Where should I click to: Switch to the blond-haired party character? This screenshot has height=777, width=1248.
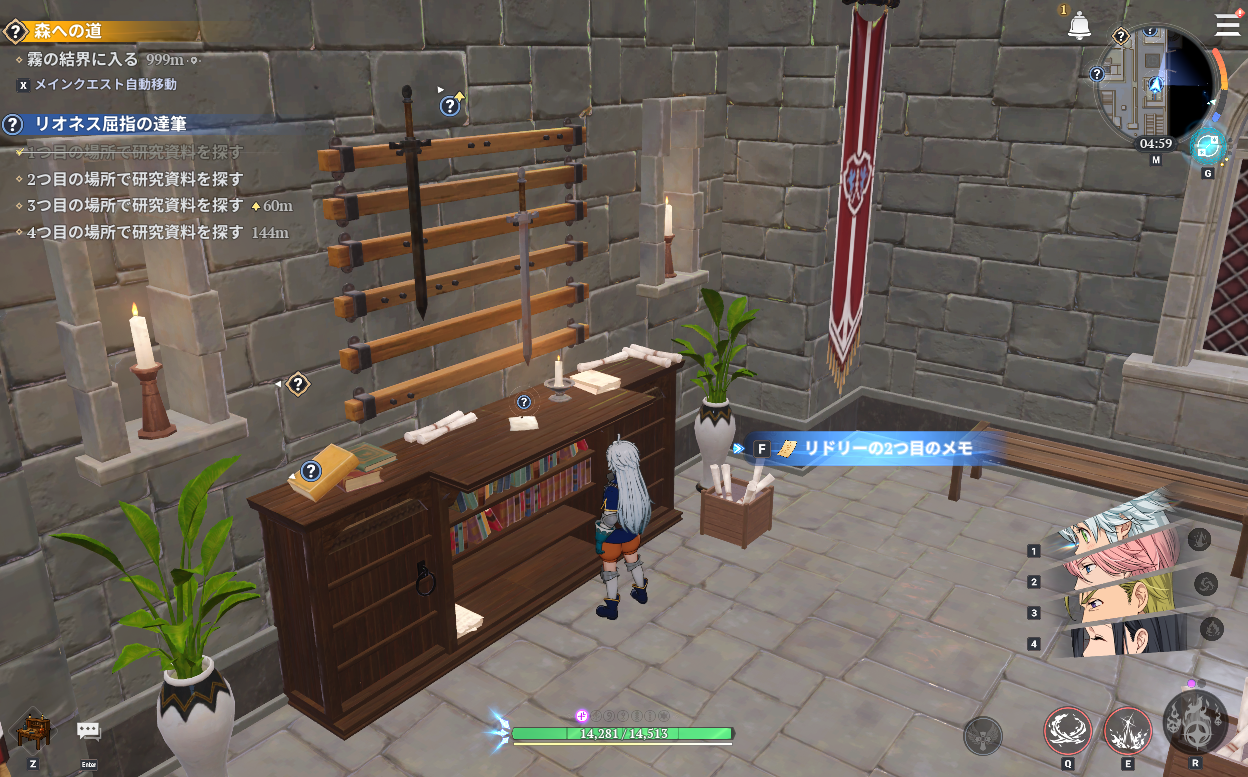(x=1110, y=606)
